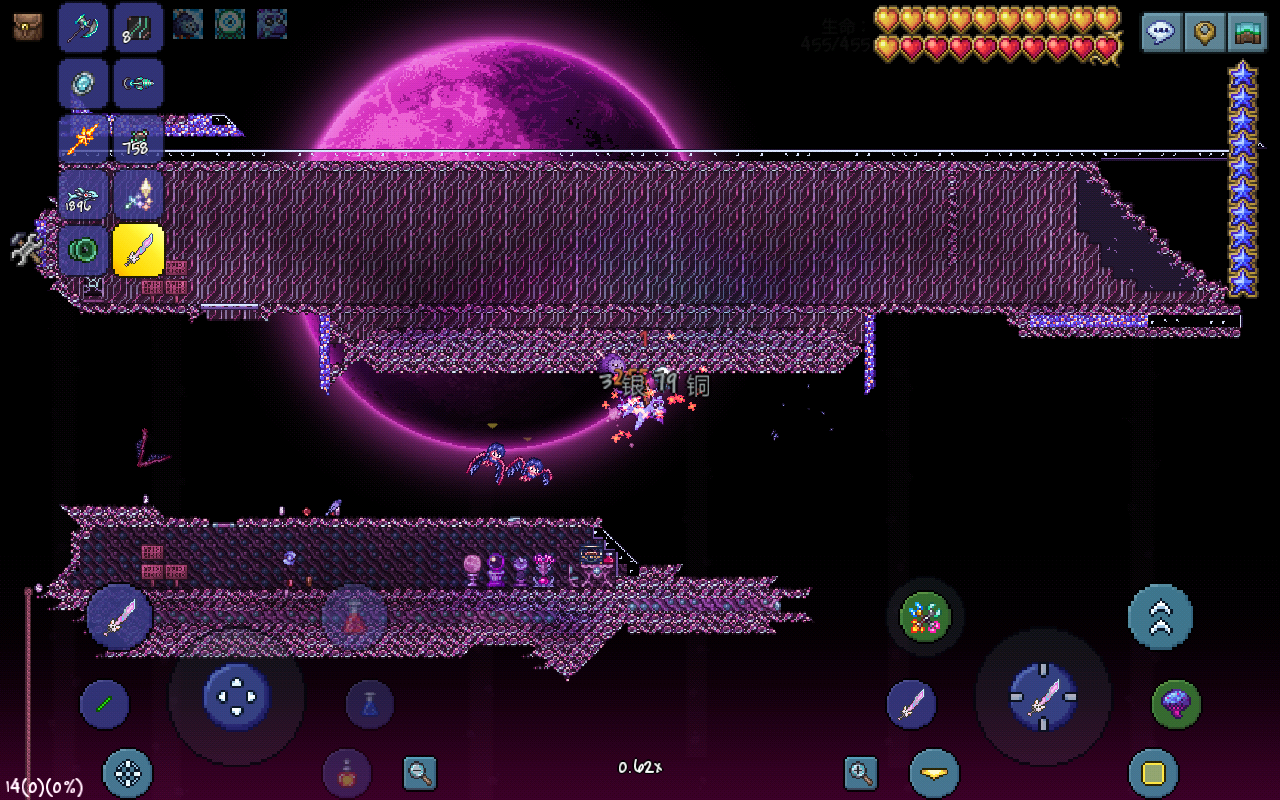Use the purple mushroom mount button
The height and width of the screenshot is (800, 1280).
click(1176, 704)
